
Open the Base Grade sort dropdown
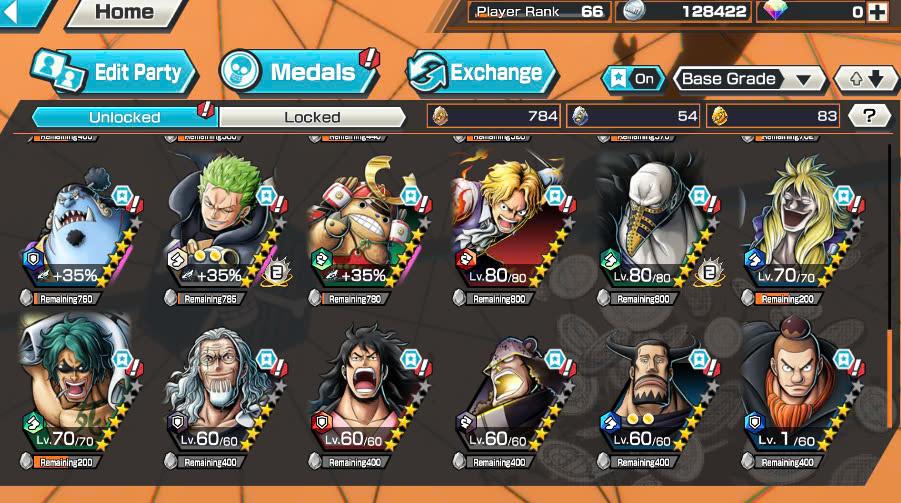point(748,79)
